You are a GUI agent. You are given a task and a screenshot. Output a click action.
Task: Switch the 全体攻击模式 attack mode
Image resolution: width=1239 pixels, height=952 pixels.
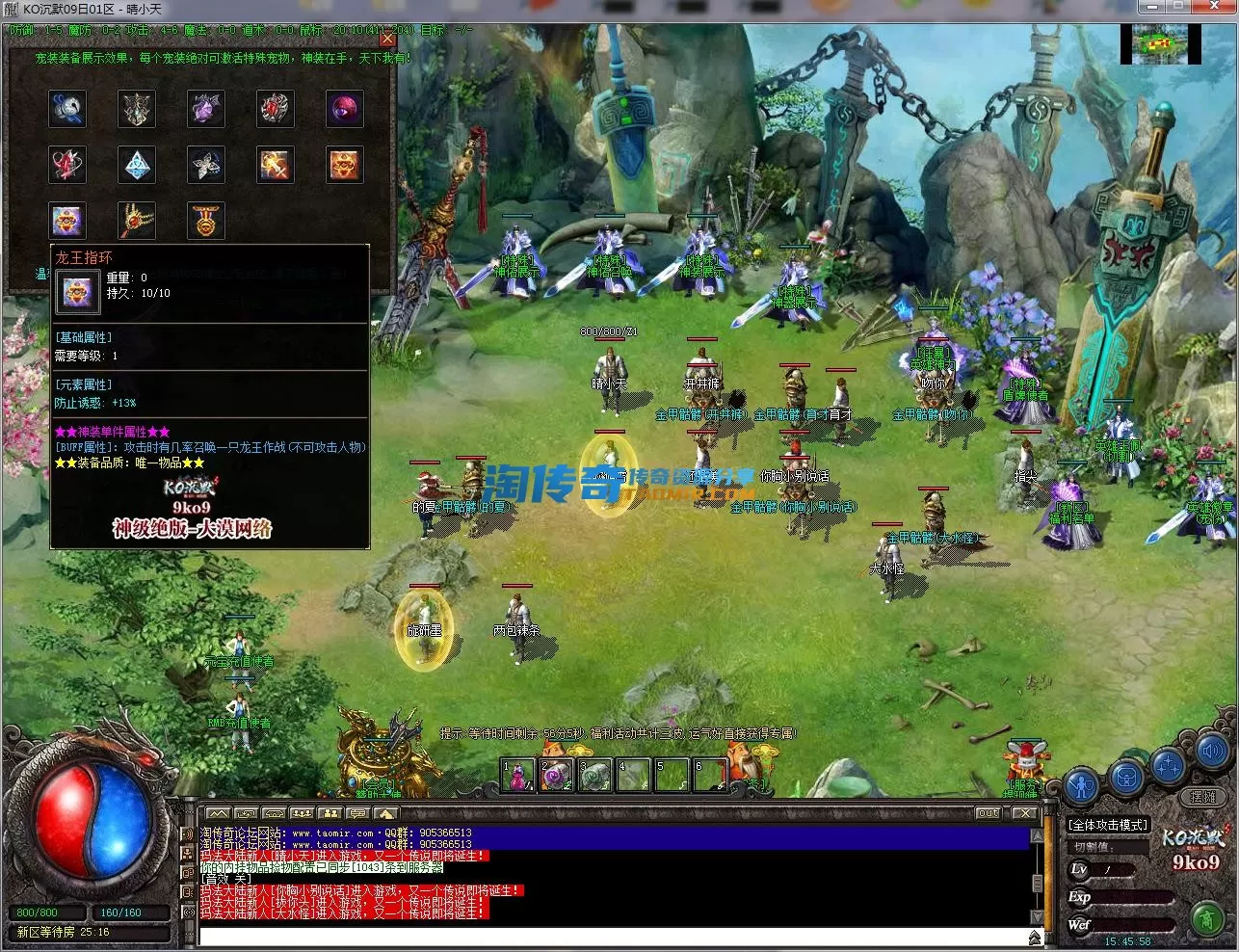pos(1108,825)
